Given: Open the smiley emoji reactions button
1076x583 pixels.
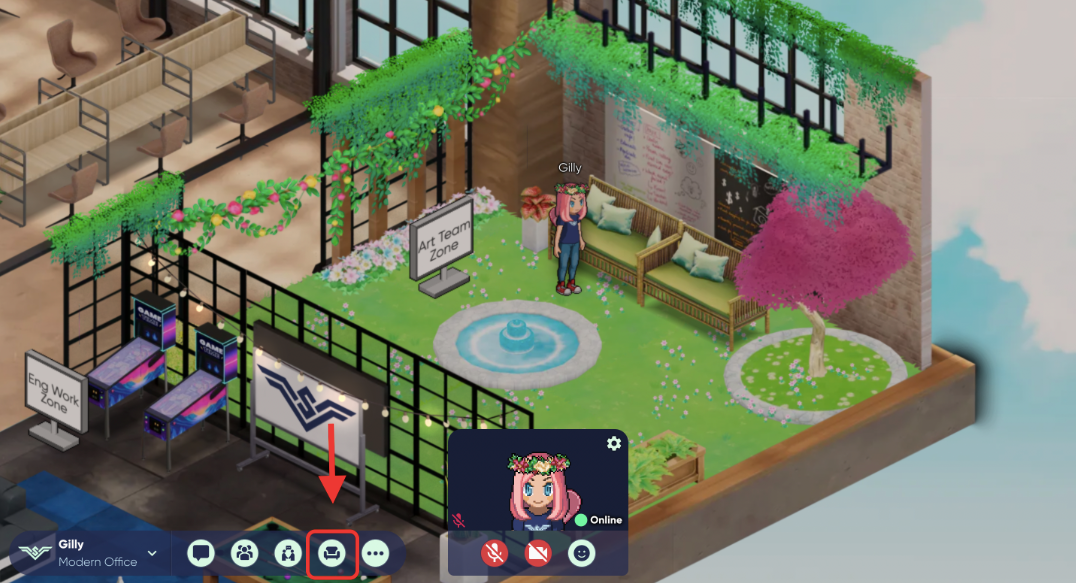Looking at the screenshot, I should [582, 552].
